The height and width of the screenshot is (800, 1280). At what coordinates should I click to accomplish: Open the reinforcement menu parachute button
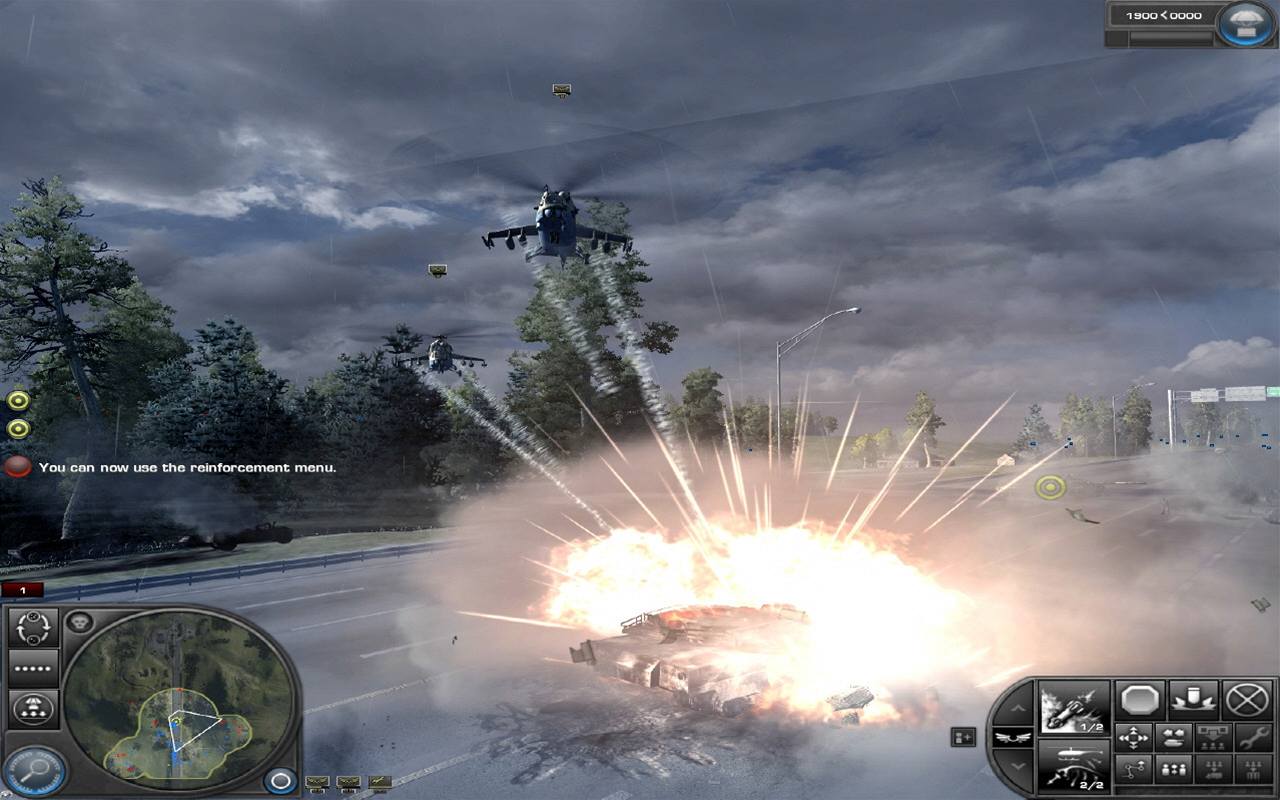coord(1248,24)
